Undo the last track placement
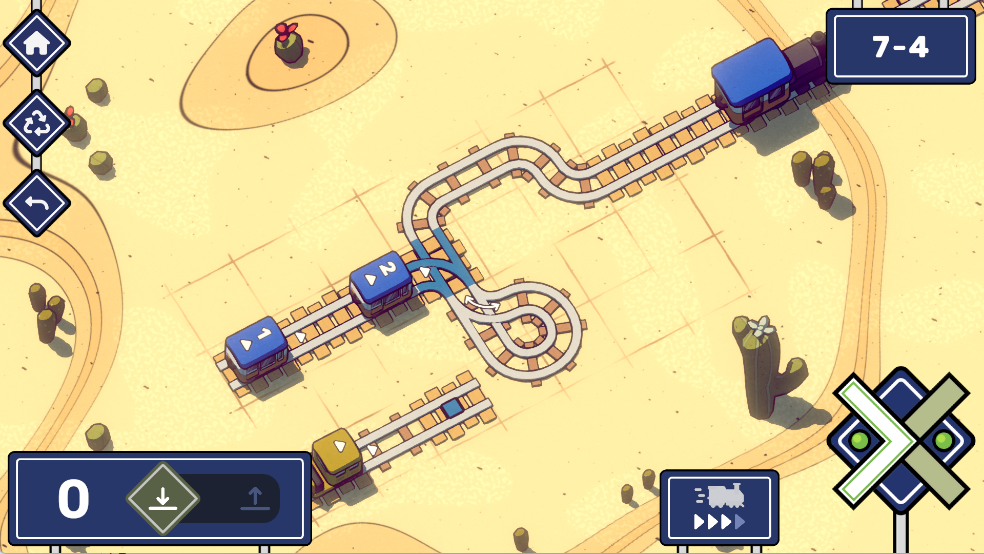 pos(37,203)
